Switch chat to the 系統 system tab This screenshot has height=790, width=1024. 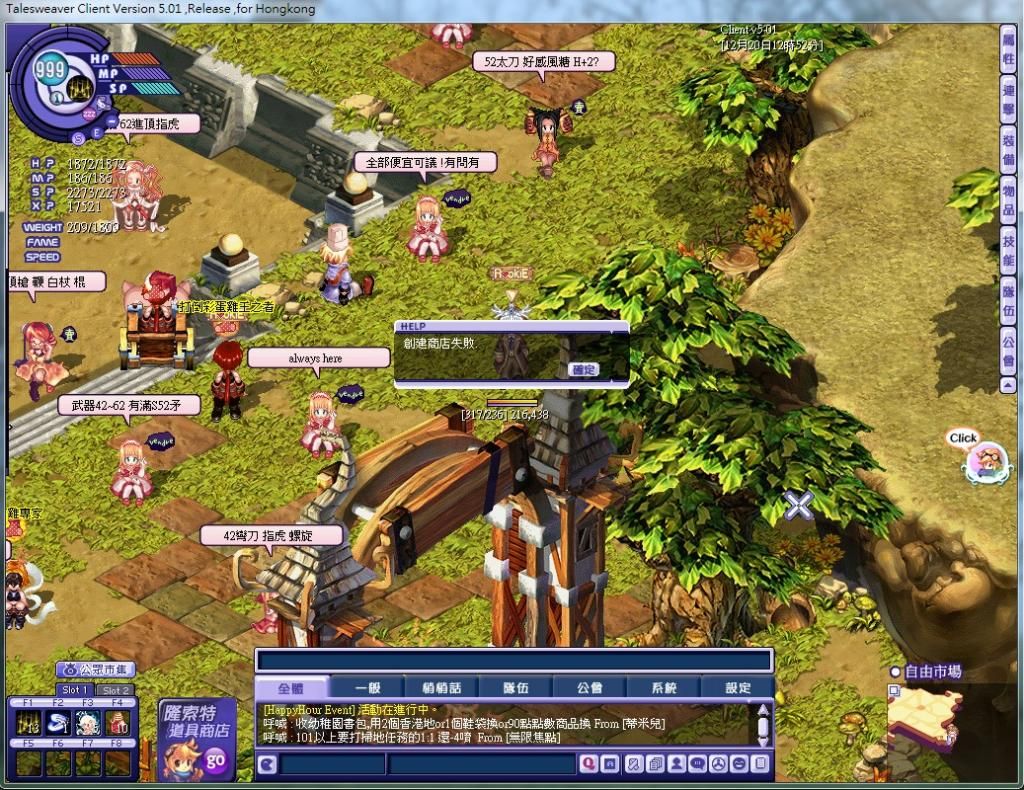point(663,688)
